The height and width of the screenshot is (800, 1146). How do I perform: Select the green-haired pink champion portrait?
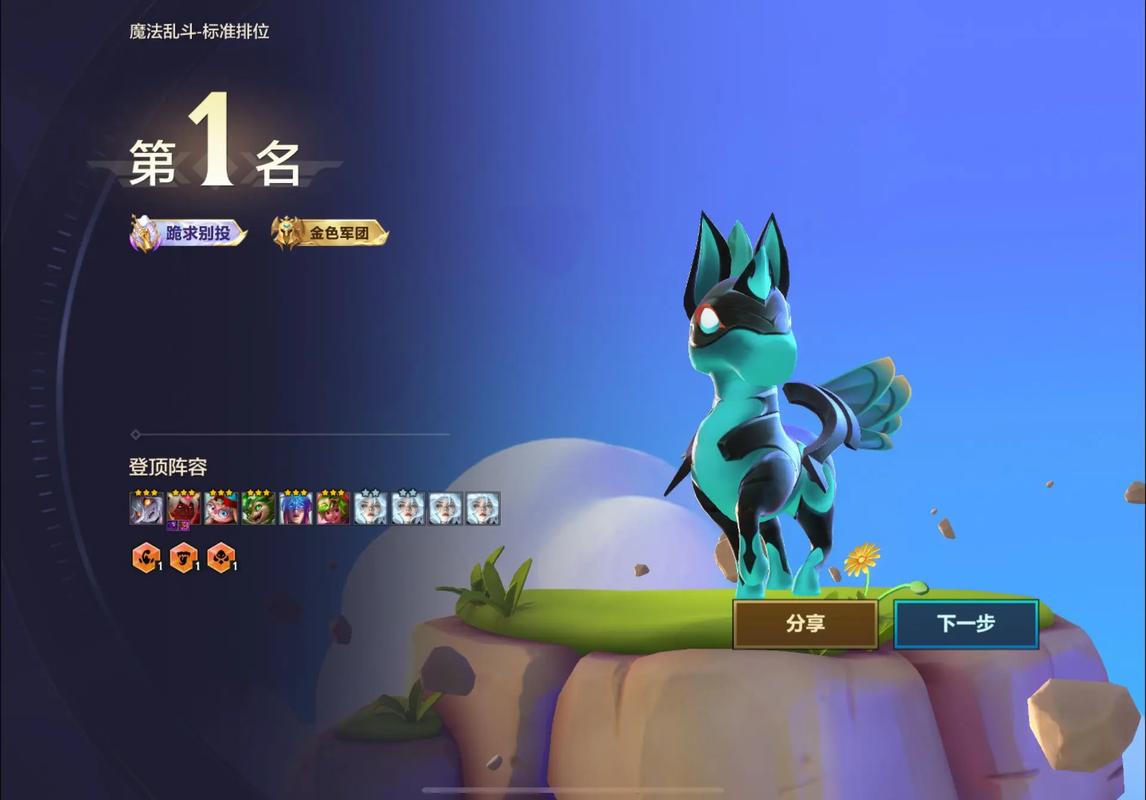pyautogui.click(x=333, y=509)
